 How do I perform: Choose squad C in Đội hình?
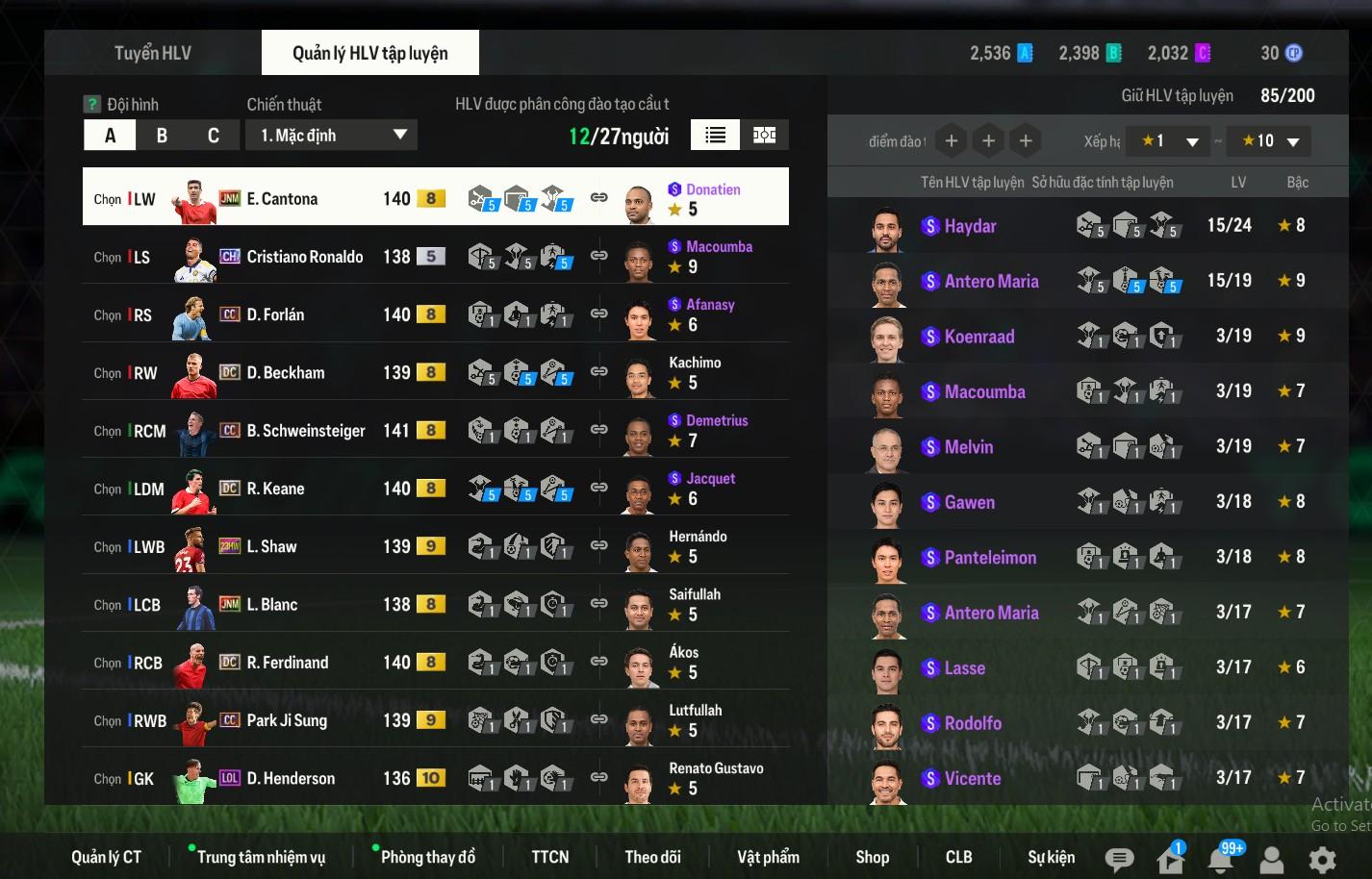(214, 136)
